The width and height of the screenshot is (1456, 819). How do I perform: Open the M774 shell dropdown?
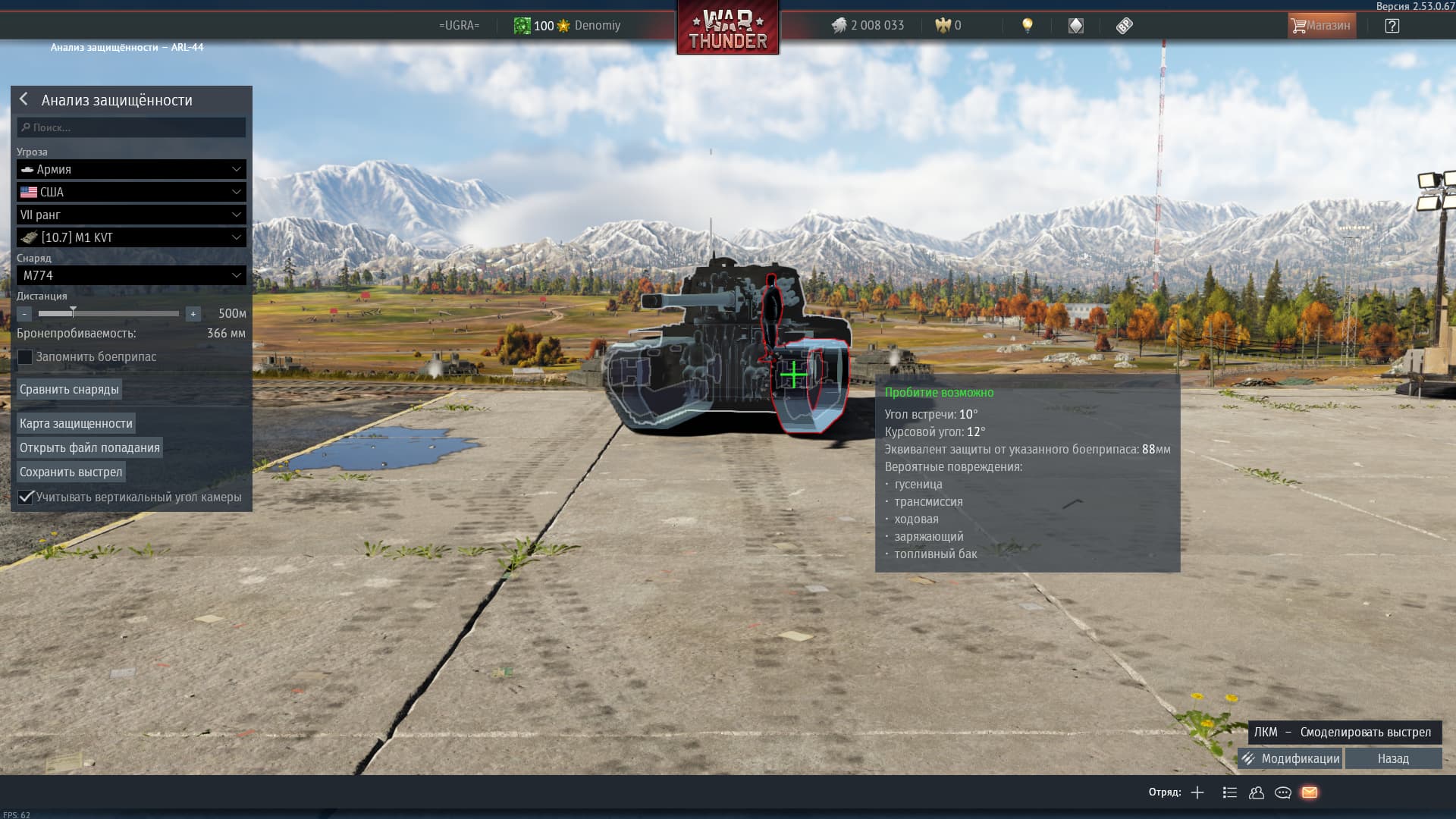tap(131, 275)
